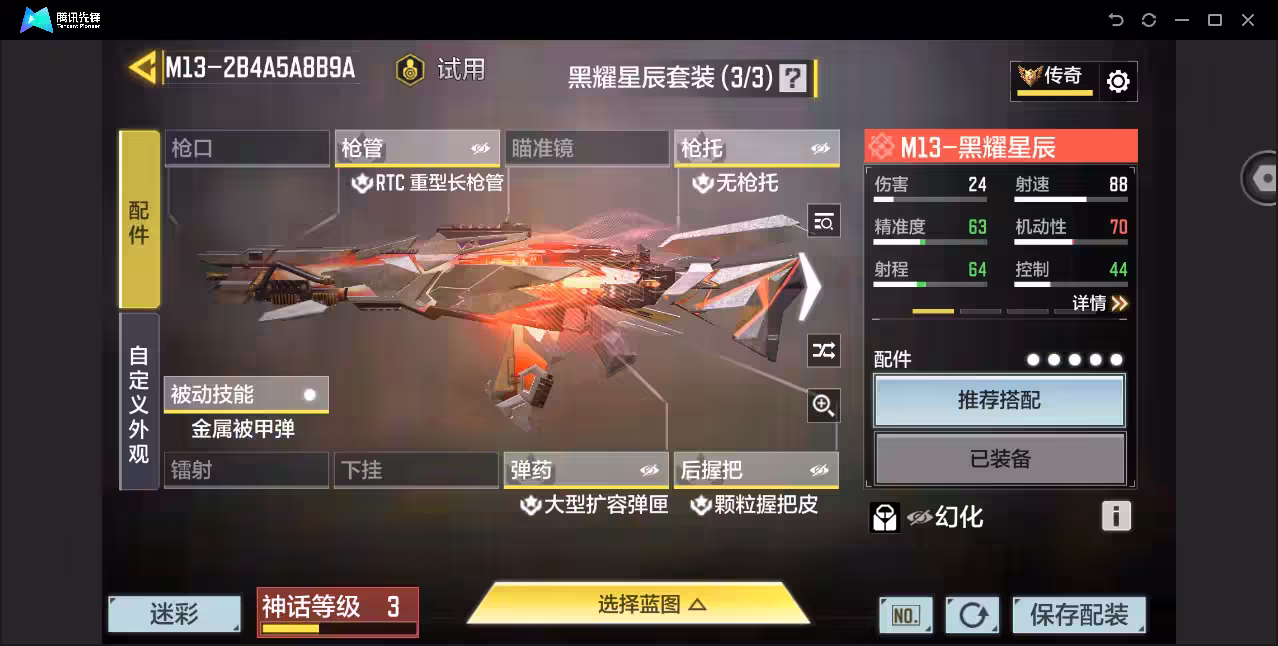The image size is (1278, 646).
Task: Select the 枪管 barrel slot
Action: [416, 149]
